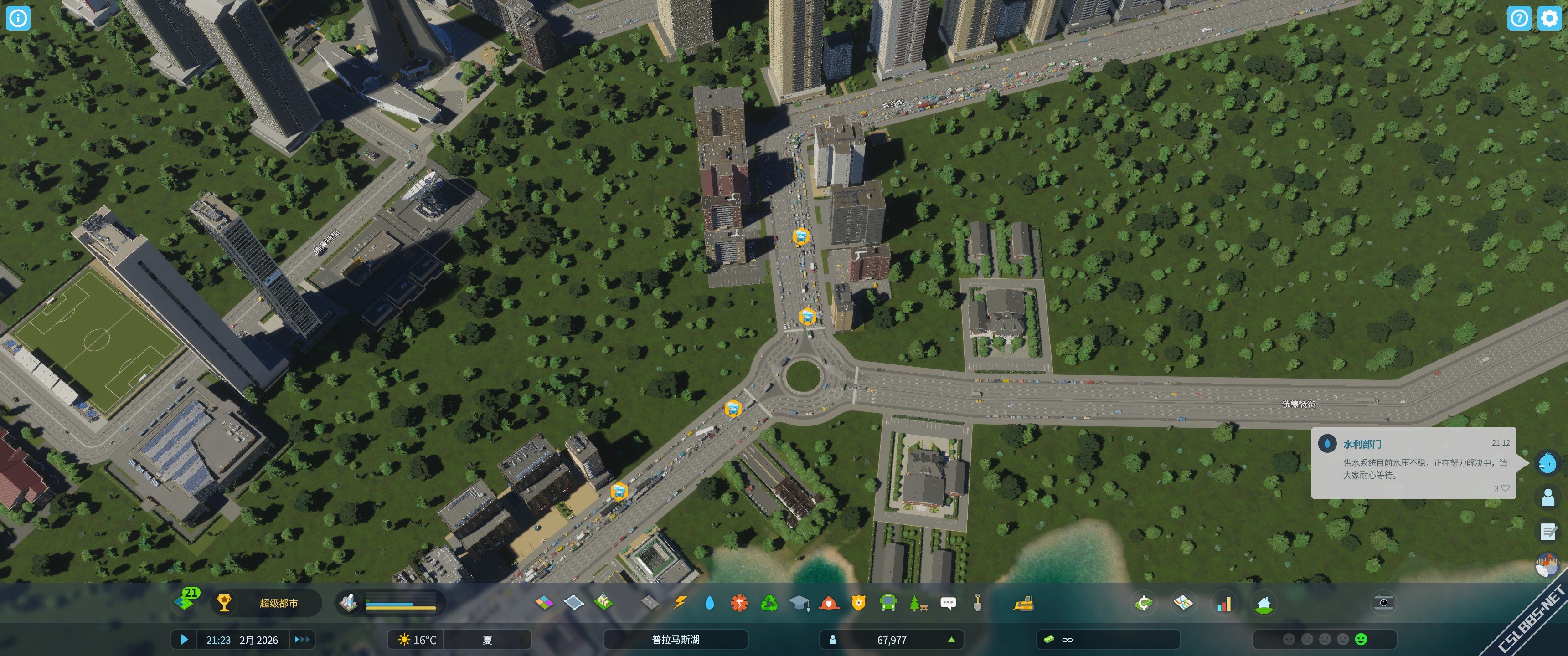This screenshot has height=656, width=1568.
Task: Activate the bulldozer tool
Action: pos(1023,603)
